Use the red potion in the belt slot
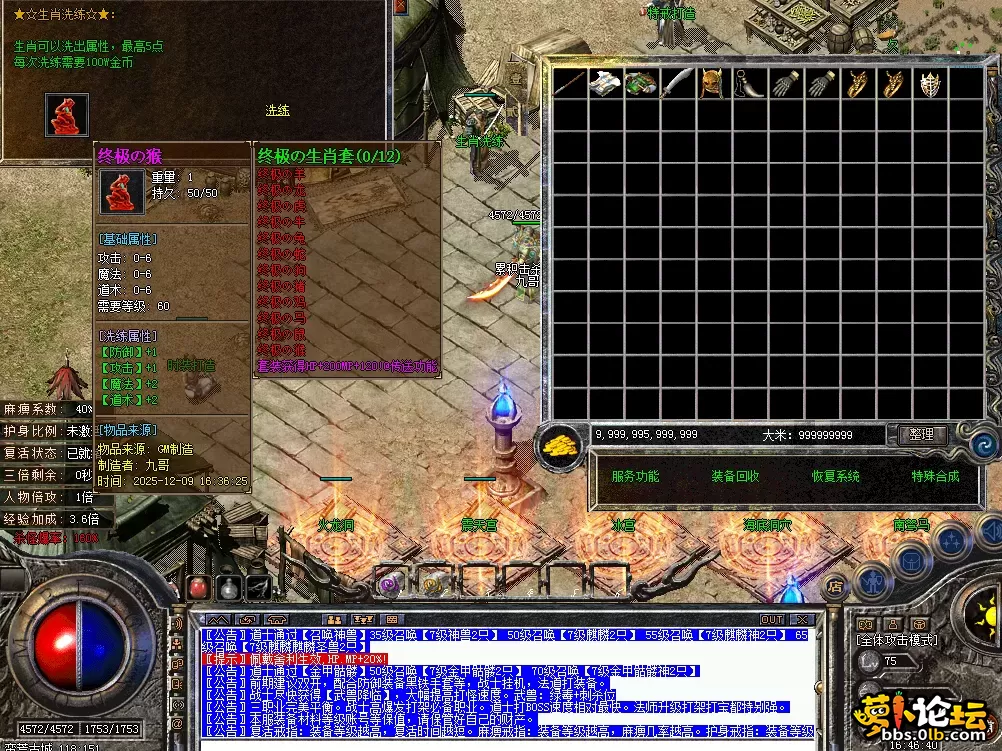This screenshot has height=751, width=1002. [x=199, y=588]
